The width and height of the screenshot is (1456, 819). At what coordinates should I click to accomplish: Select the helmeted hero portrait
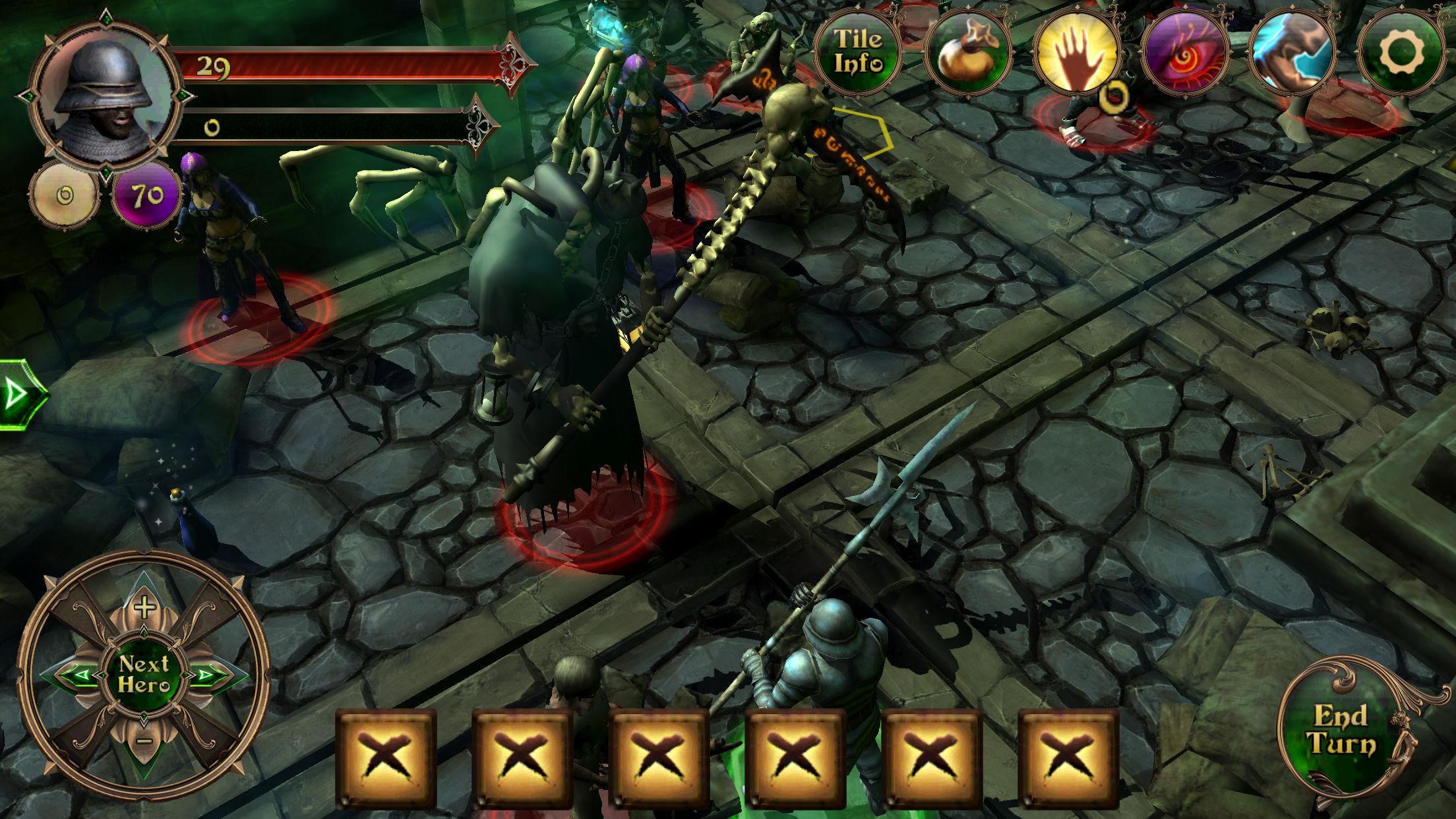106,97
